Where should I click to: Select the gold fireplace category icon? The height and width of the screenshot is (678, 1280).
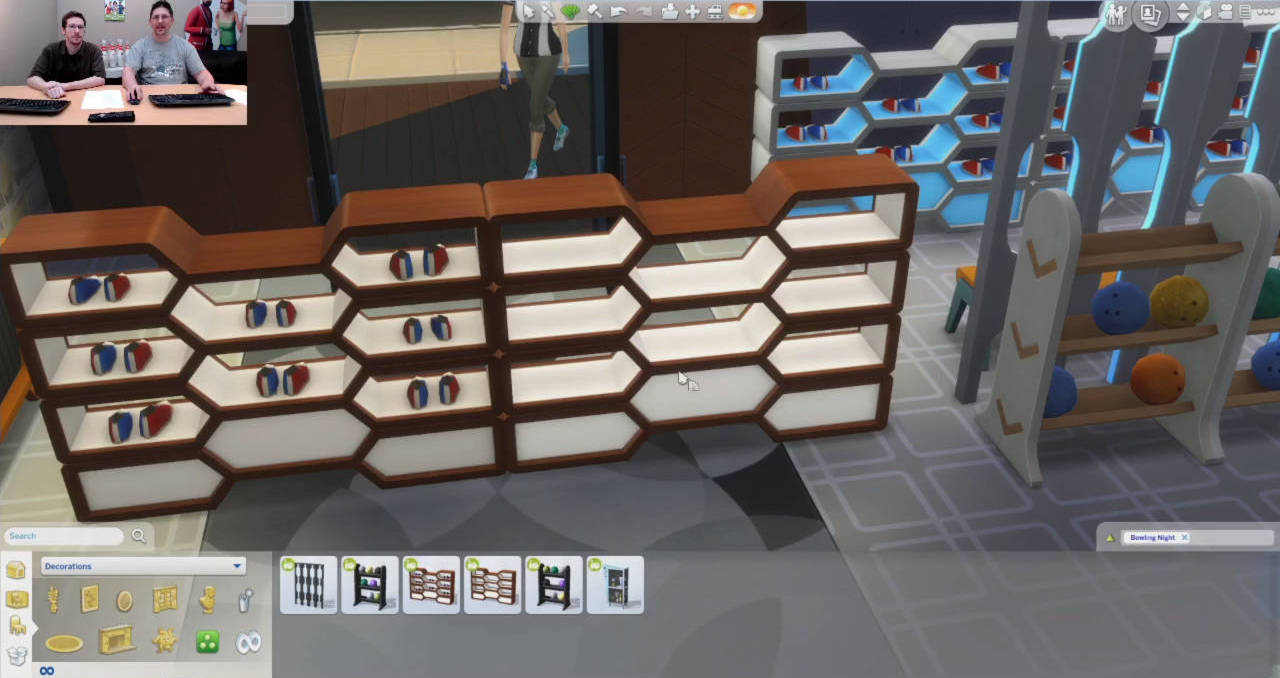116,641
